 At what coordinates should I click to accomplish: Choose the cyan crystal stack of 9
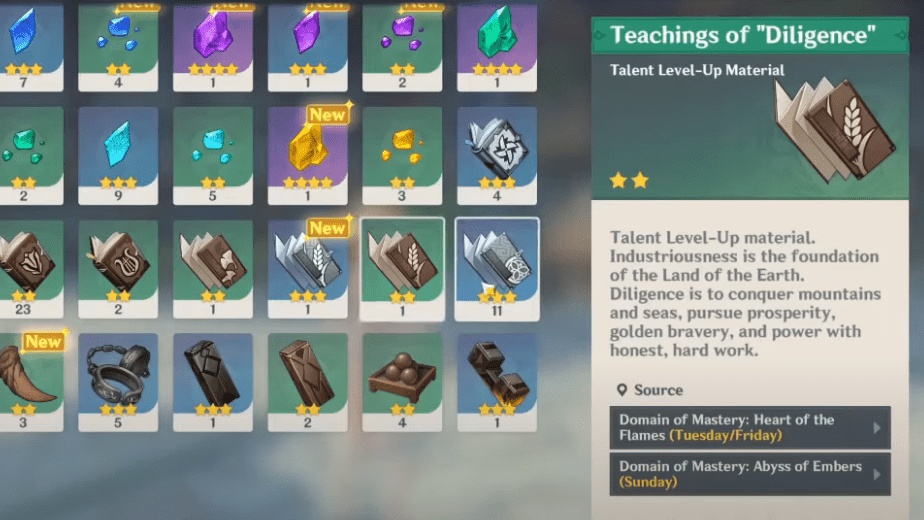point(118,154)
